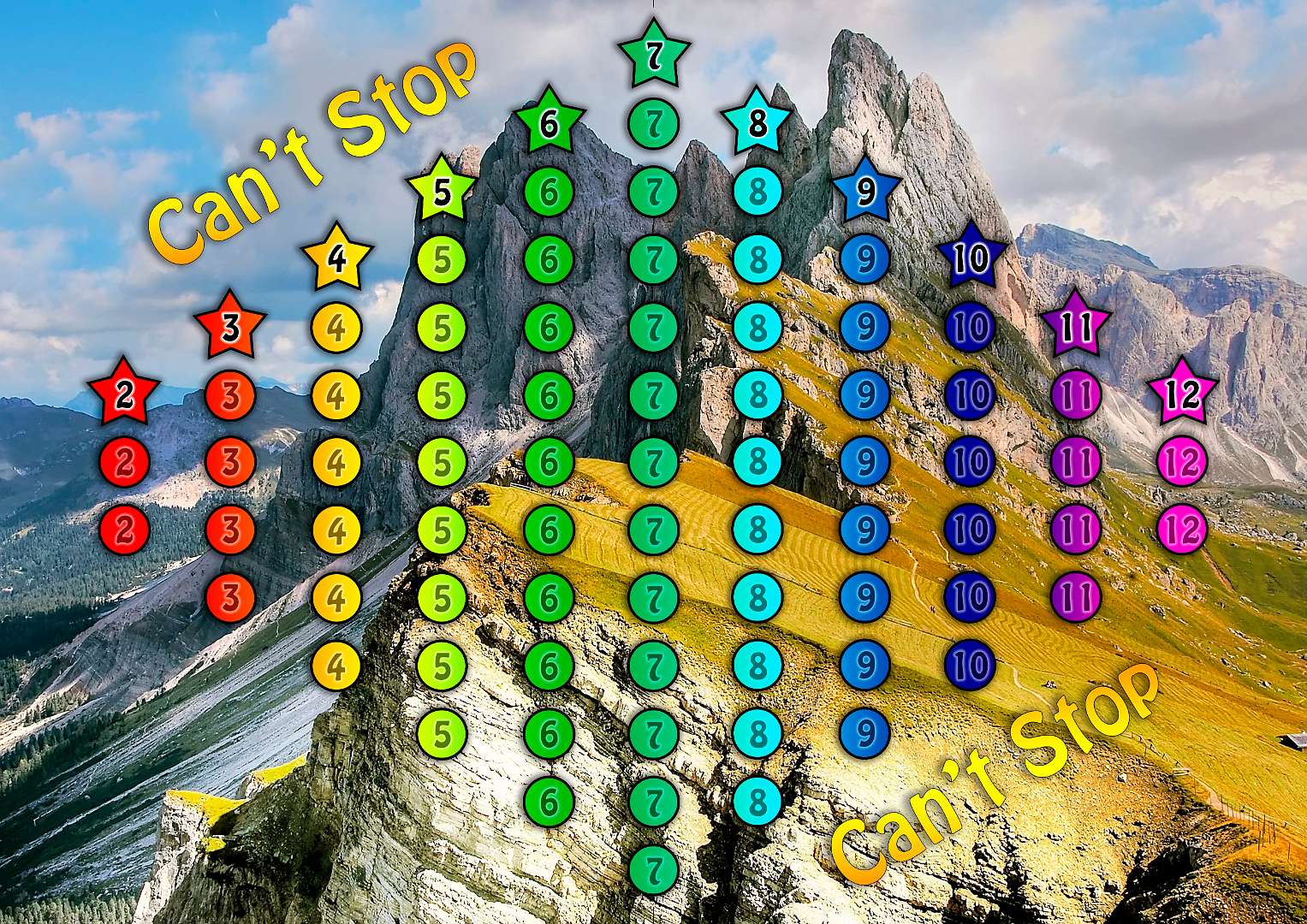Screen dimensions: 1307x924
Task: Click the blue 9 star space
Action: pos(865,192)
